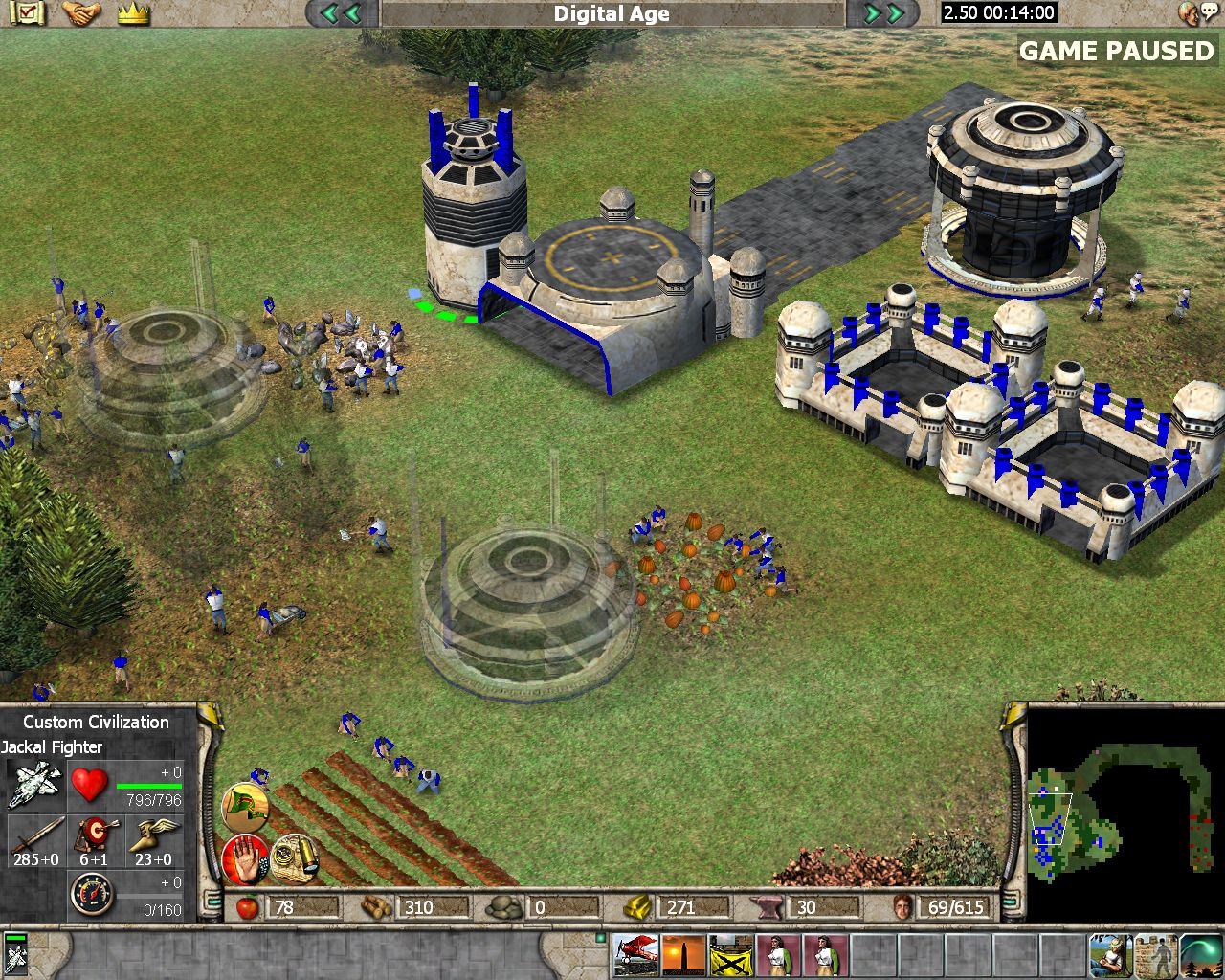Activate the compass and spyglass explore command

click(x=295, y=857)
